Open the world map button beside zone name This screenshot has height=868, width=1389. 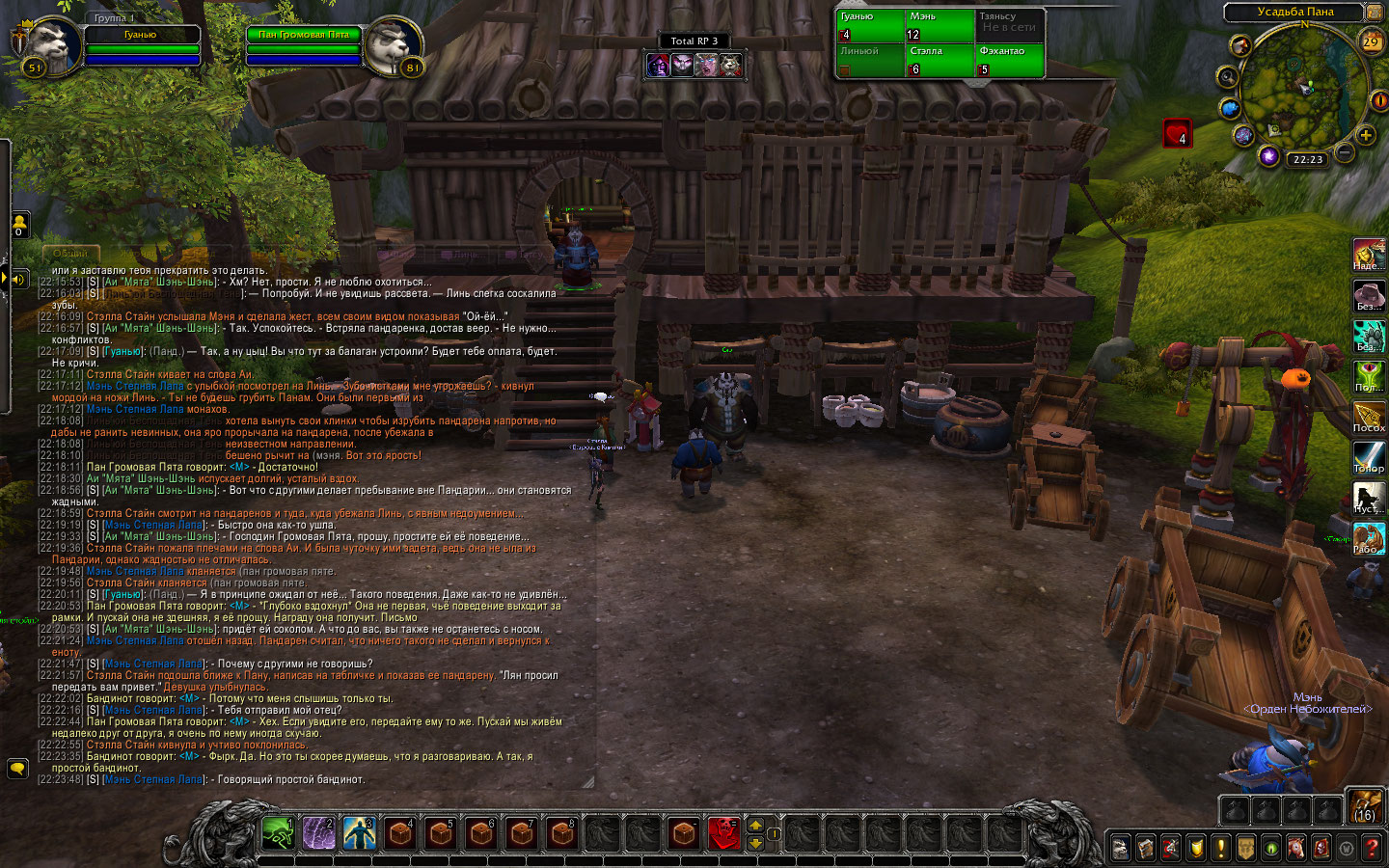pos(1374,12)
